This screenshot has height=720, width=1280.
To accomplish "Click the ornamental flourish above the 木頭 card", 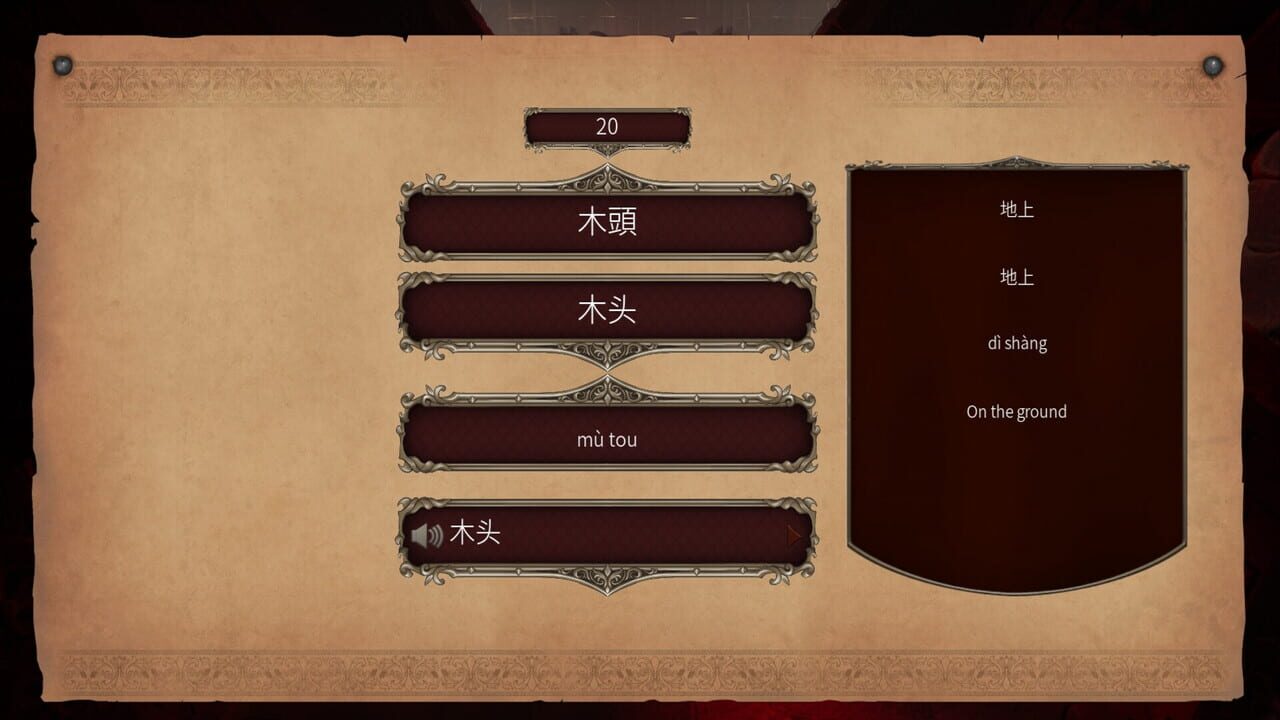I will (608, 180).
